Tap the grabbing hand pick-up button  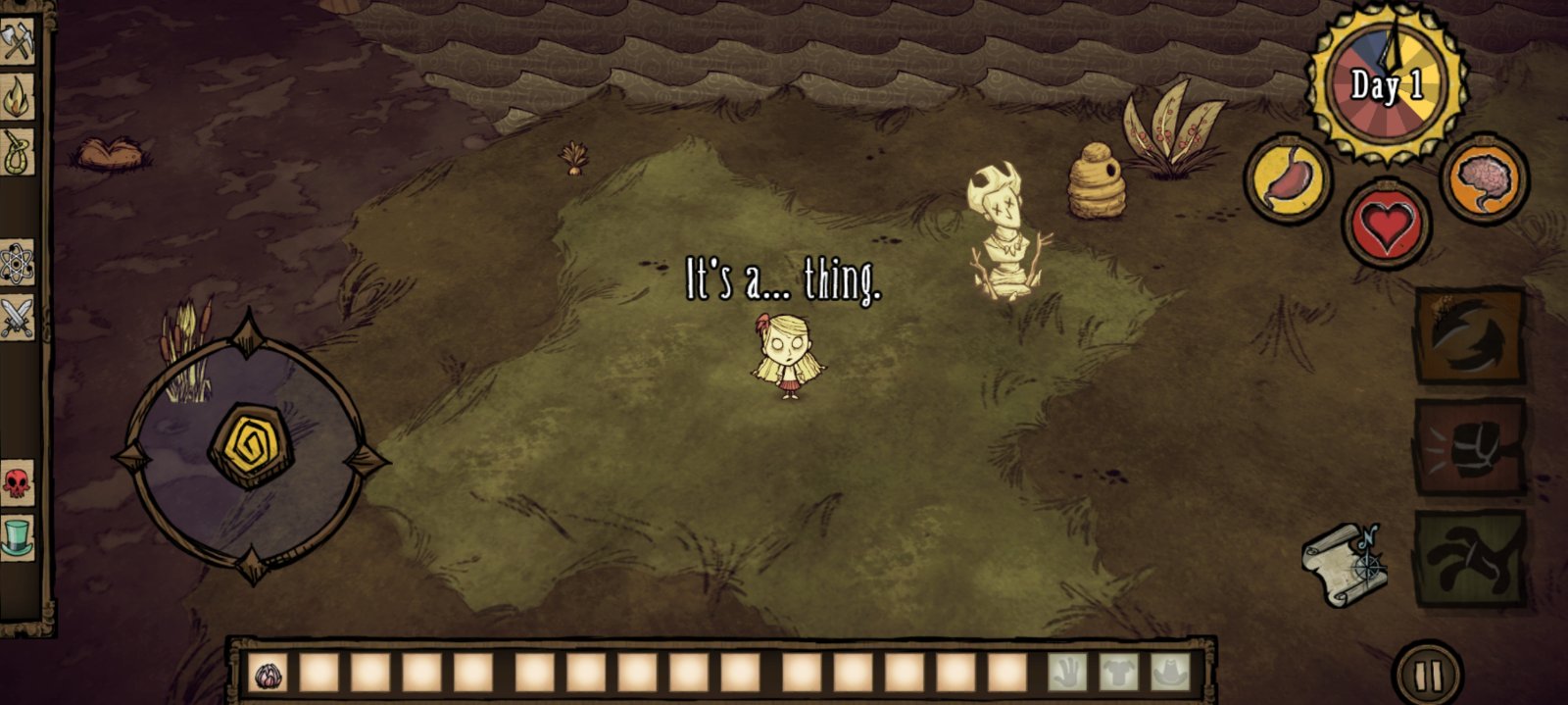(x=1469, y=558)
